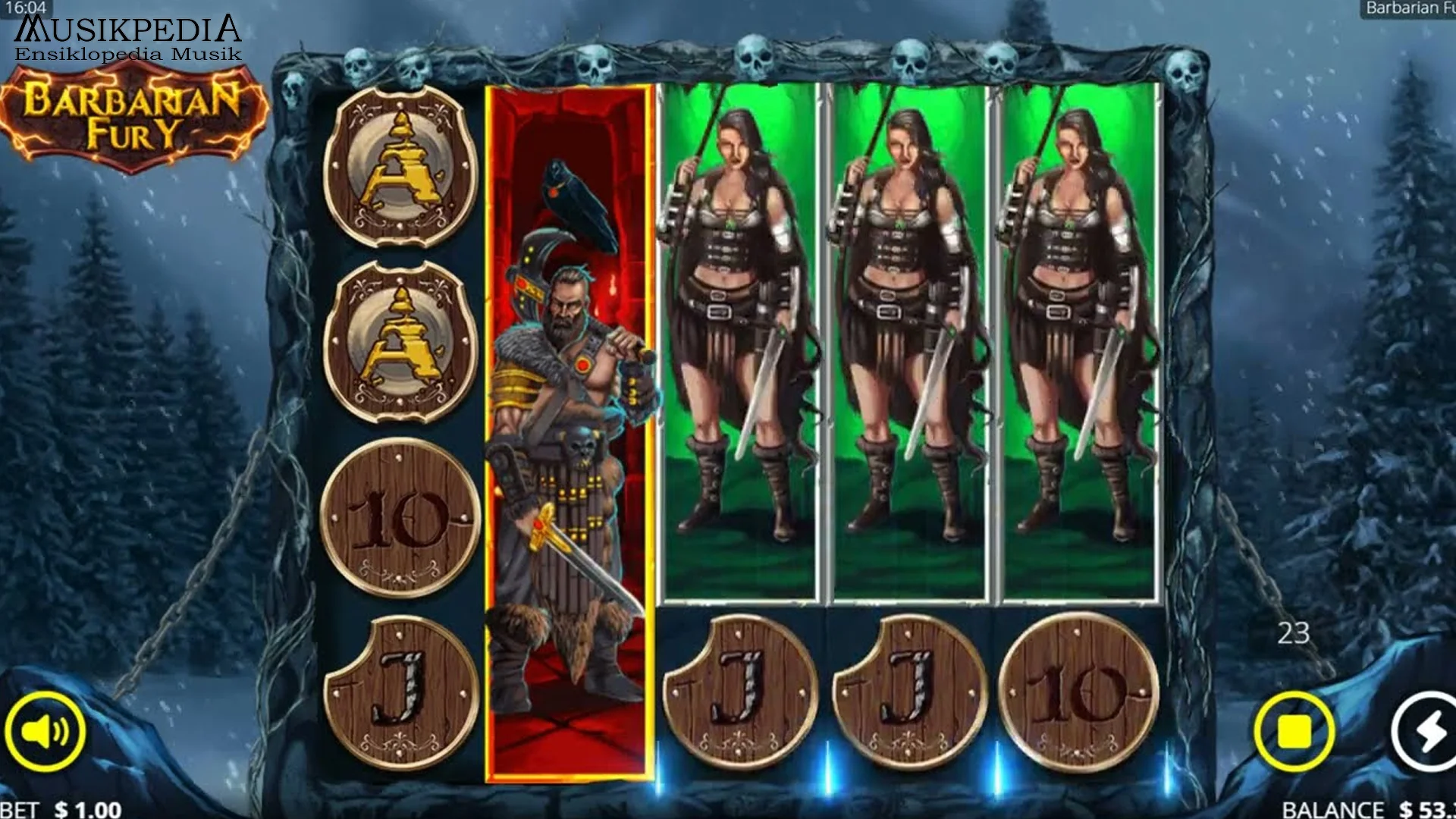The height and width of the screenshot is (819, 1456).
Task: Select the gold Ace shield symbol on top reel
Action: [398, 167]
